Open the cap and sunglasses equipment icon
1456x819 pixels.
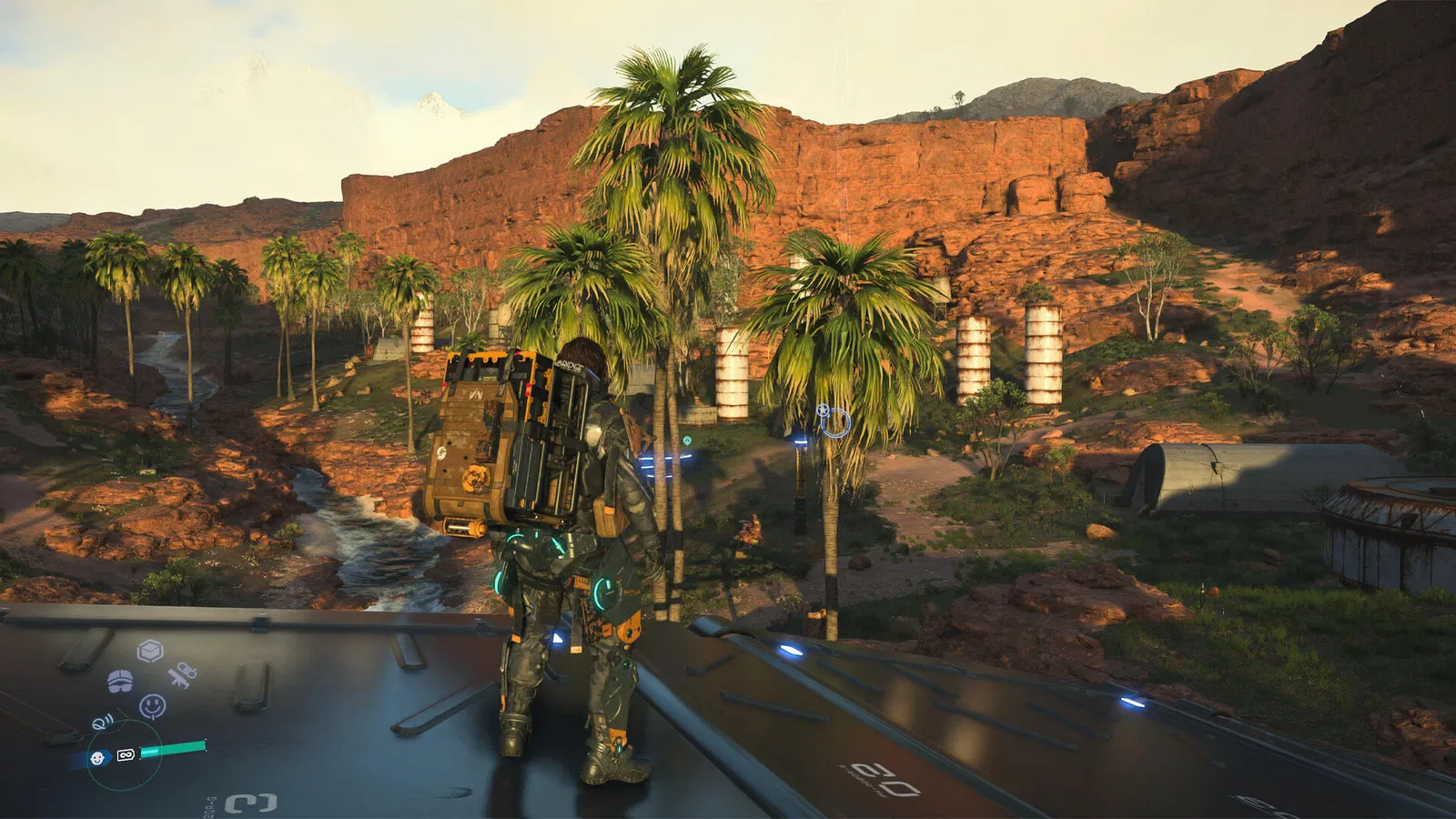[x=120, y=681]
